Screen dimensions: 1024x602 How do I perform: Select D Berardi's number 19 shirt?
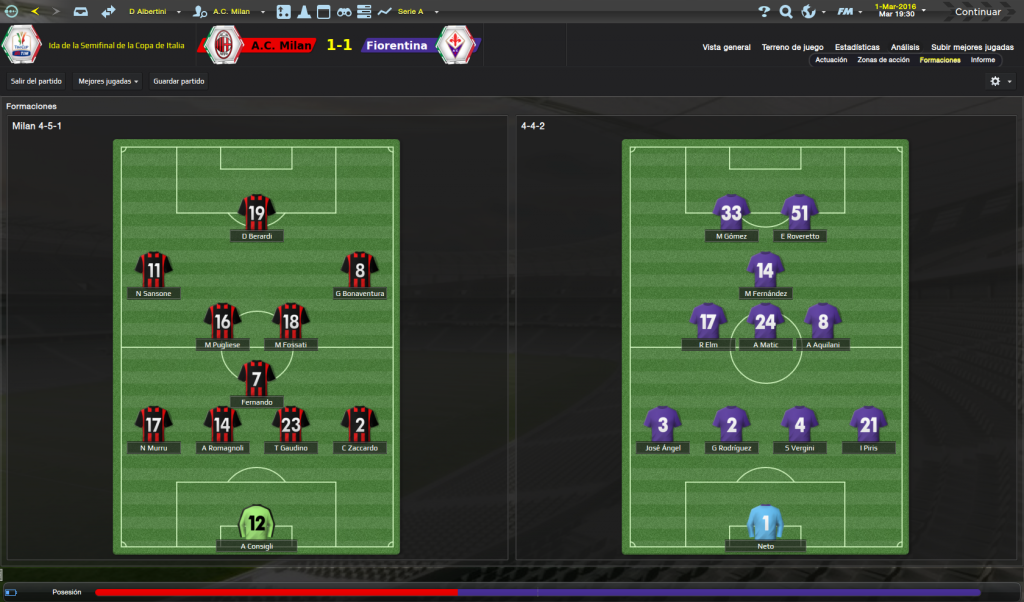[x=257, y=212]
